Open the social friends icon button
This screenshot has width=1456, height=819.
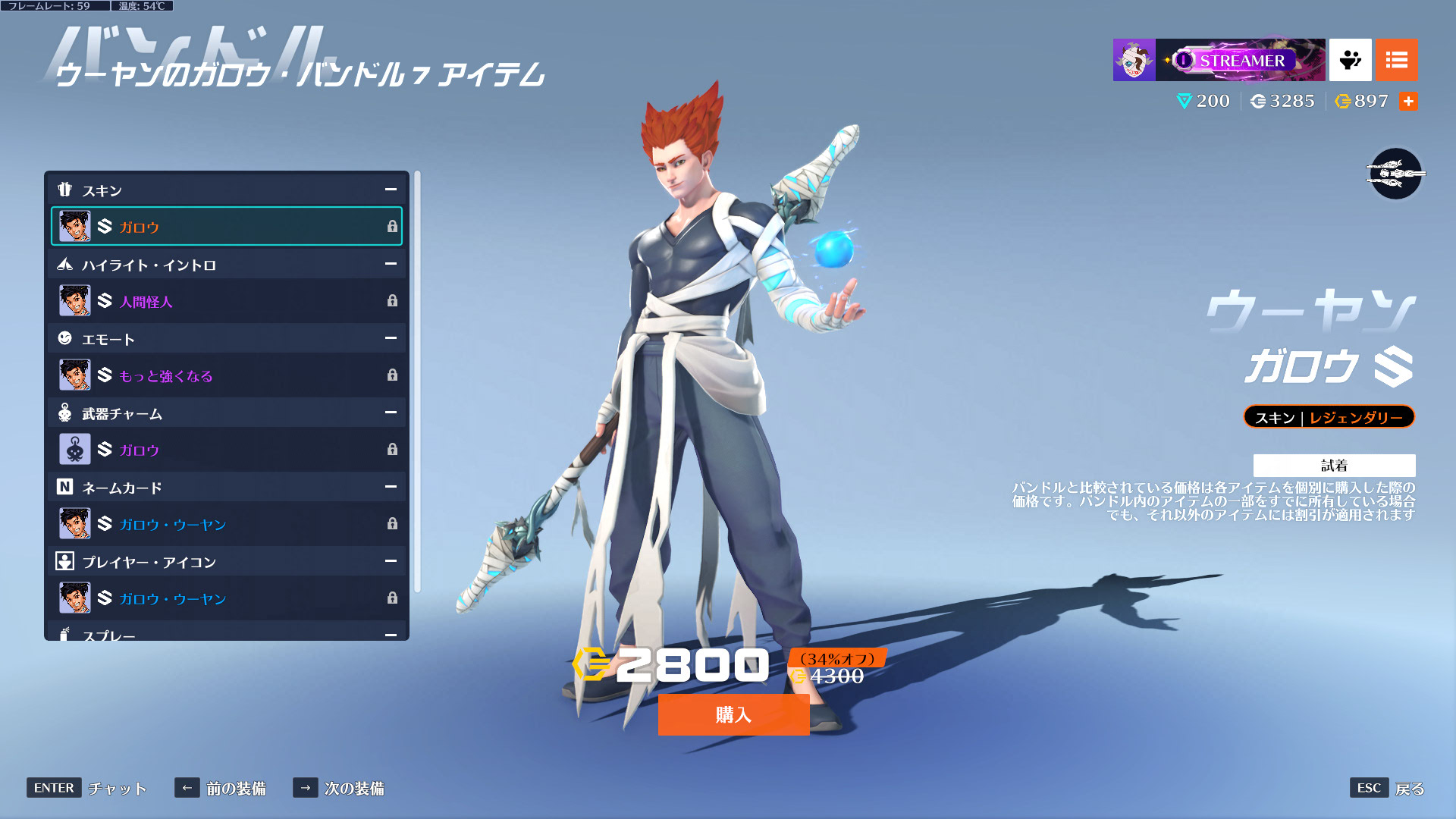(x=1350, y=60)
